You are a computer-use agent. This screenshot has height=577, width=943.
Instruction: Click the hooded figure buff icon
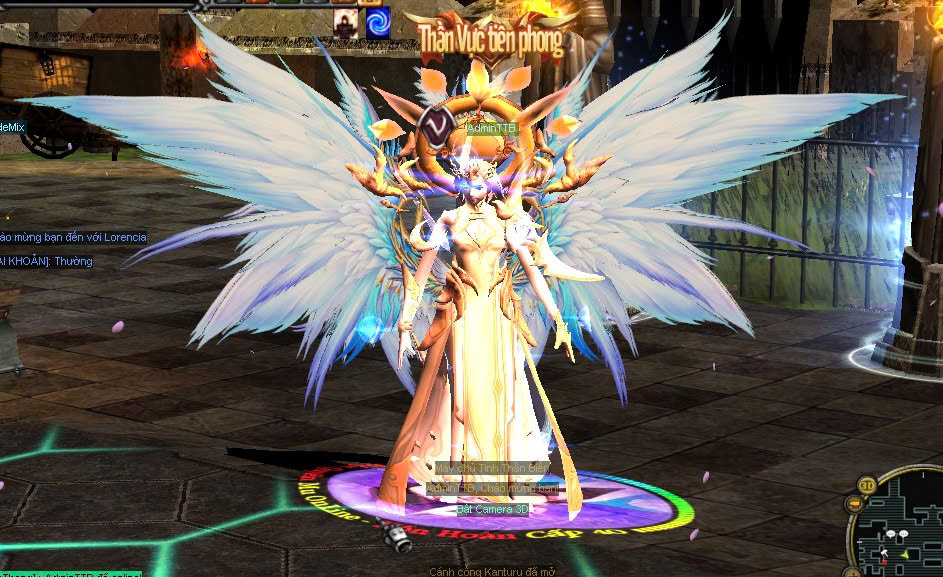(x=346, y=22)
